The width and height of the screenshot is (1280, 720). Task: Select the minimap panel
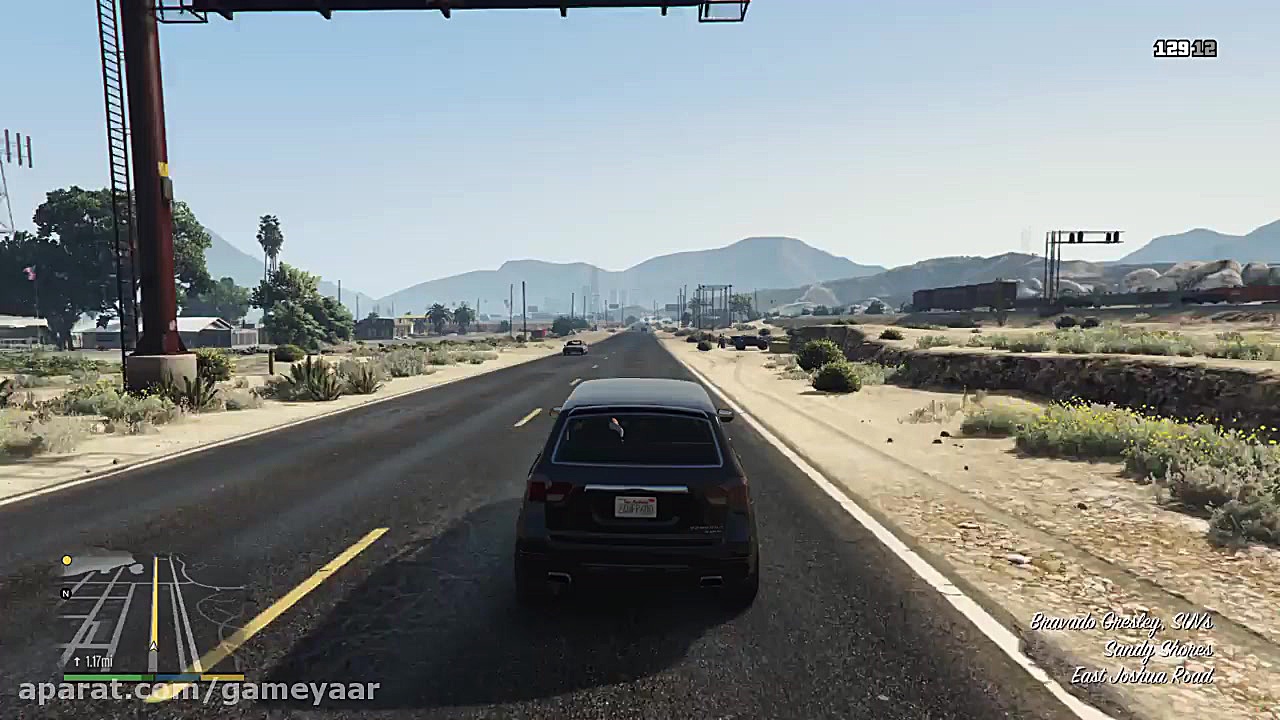tap(150, 610)
